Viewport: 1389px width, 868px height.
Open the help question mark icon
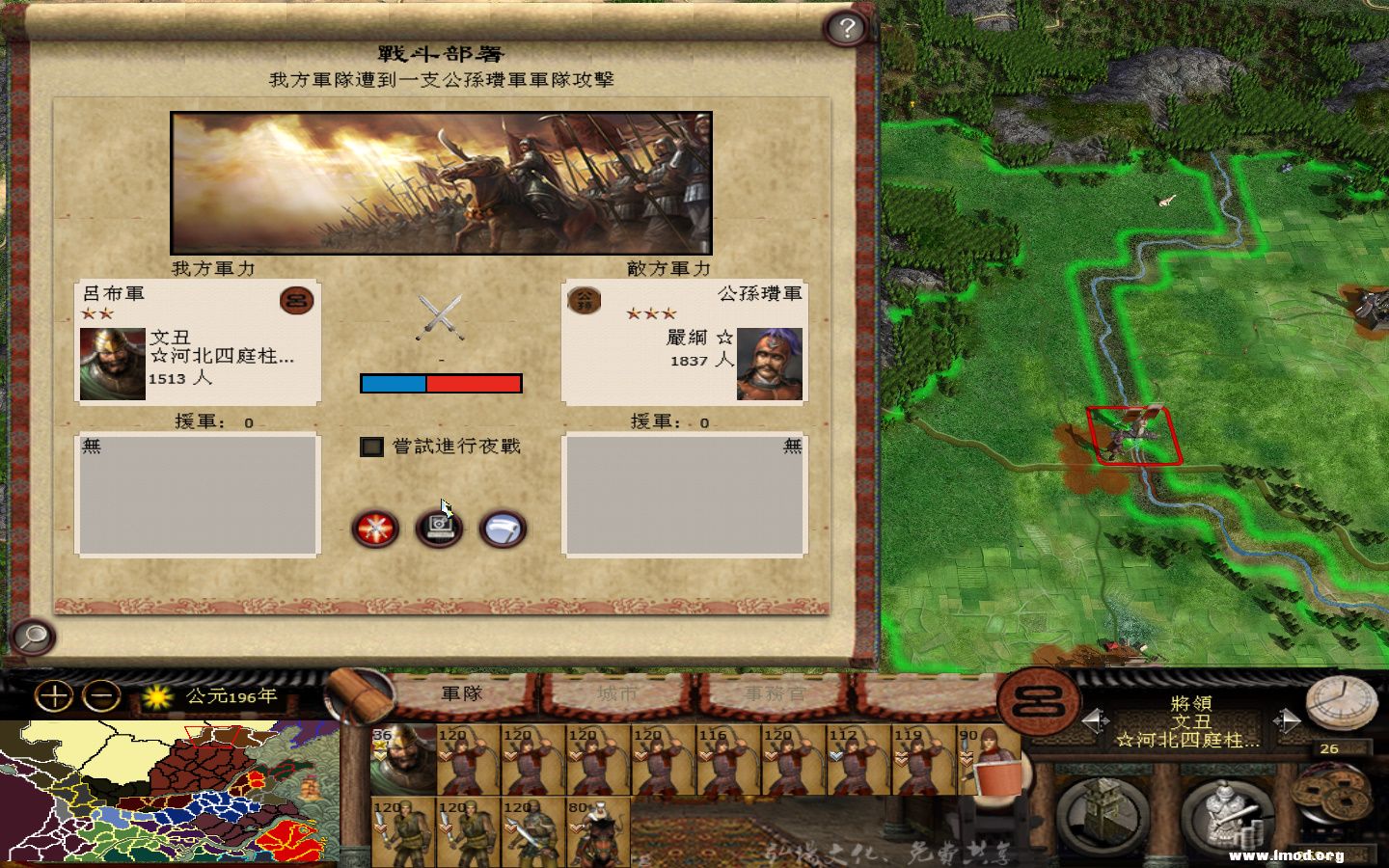[847, 28]
